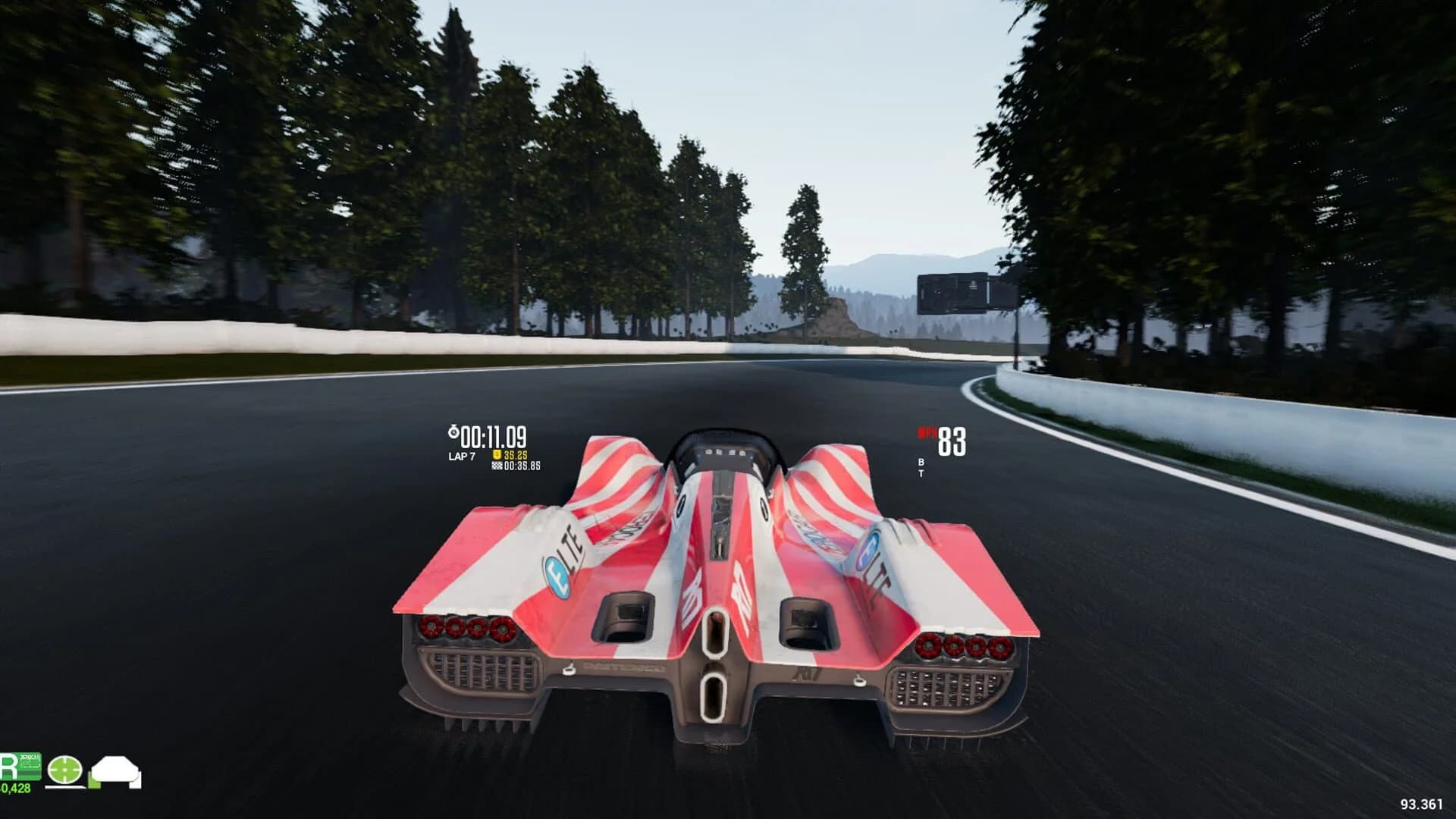Select the stopwatch icon beside the lap timer

point(454,431)
